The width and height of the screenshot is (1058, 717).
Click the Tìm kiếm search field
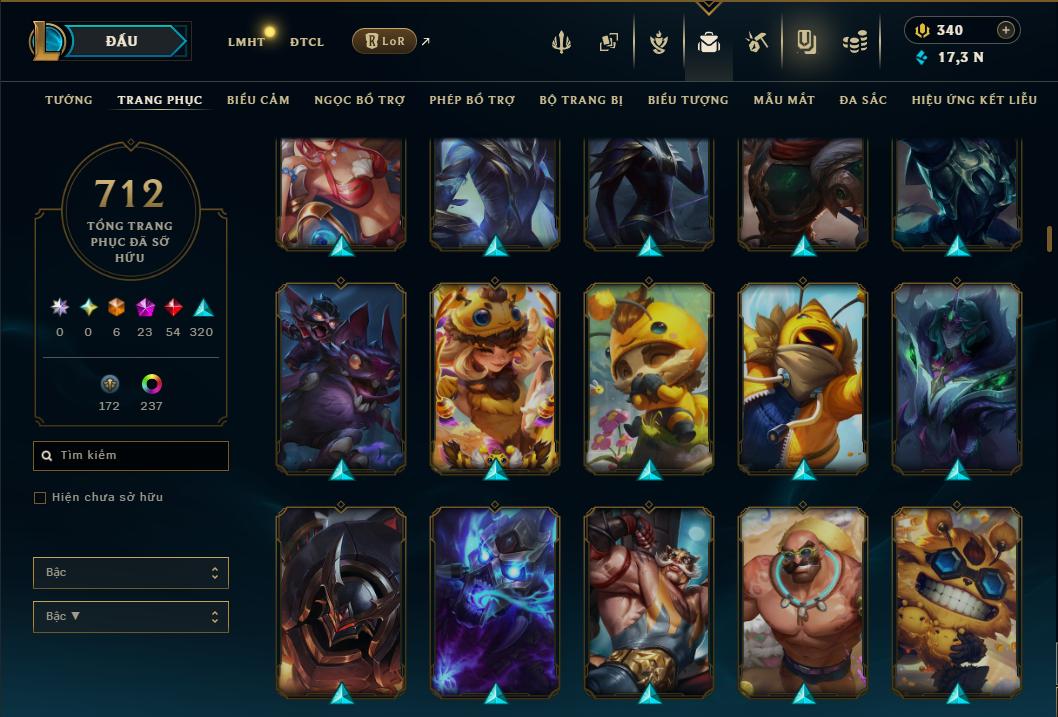131,456
